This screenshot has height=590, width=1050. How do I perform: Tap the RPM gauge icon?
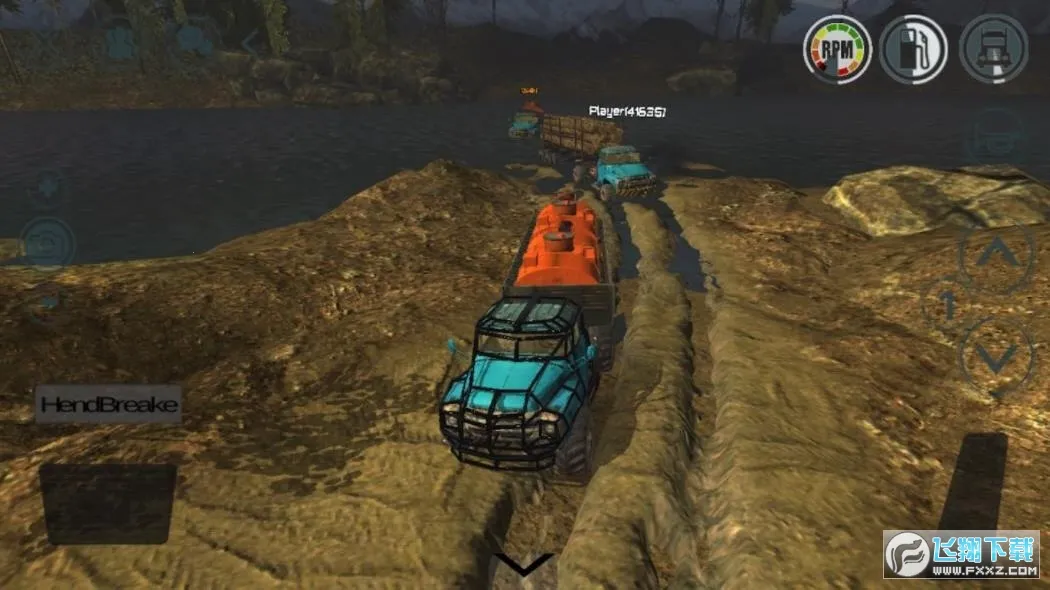pos(837,49)
